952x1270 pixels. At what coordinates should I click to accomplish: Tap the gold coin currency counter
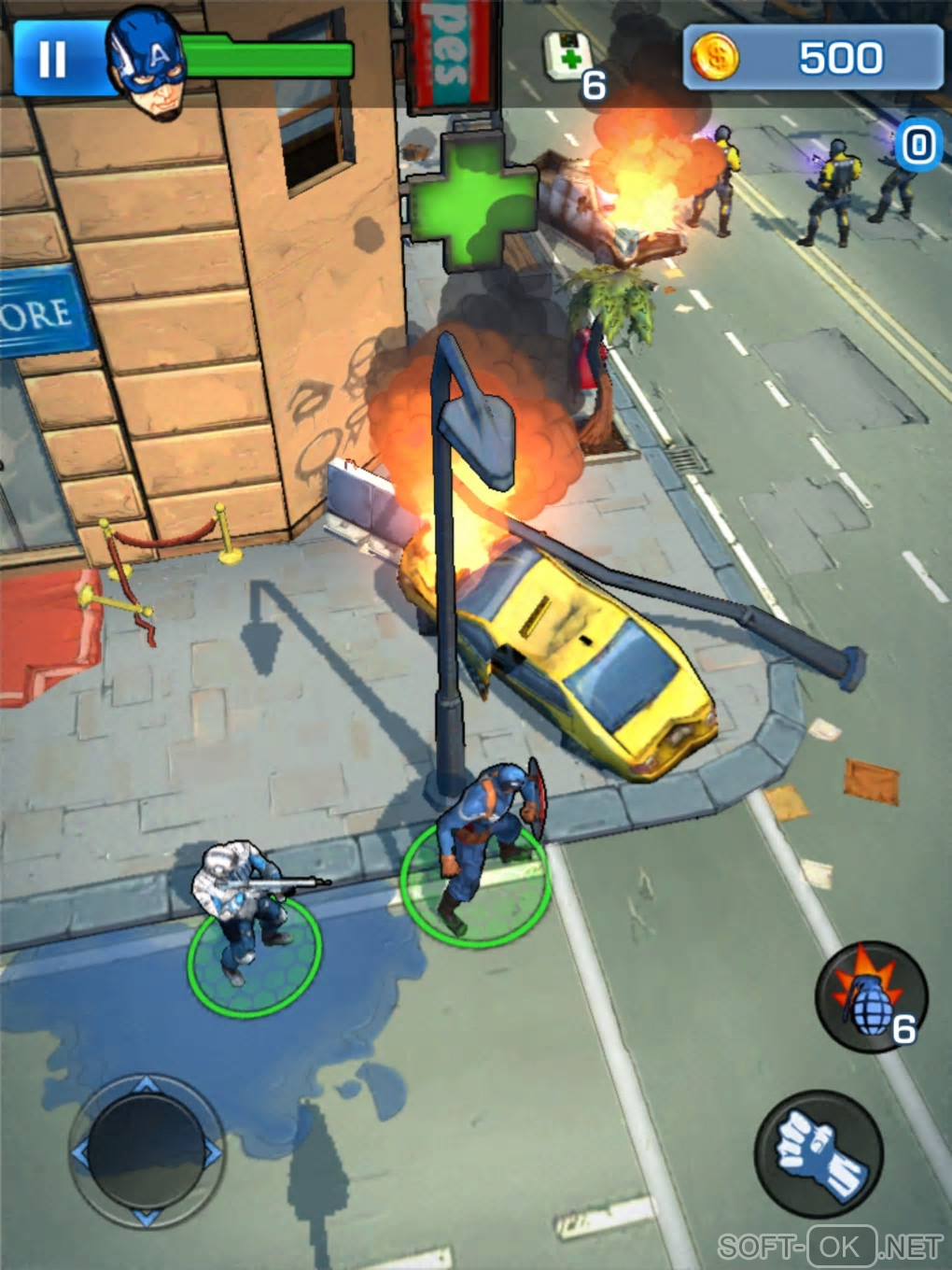812,58
